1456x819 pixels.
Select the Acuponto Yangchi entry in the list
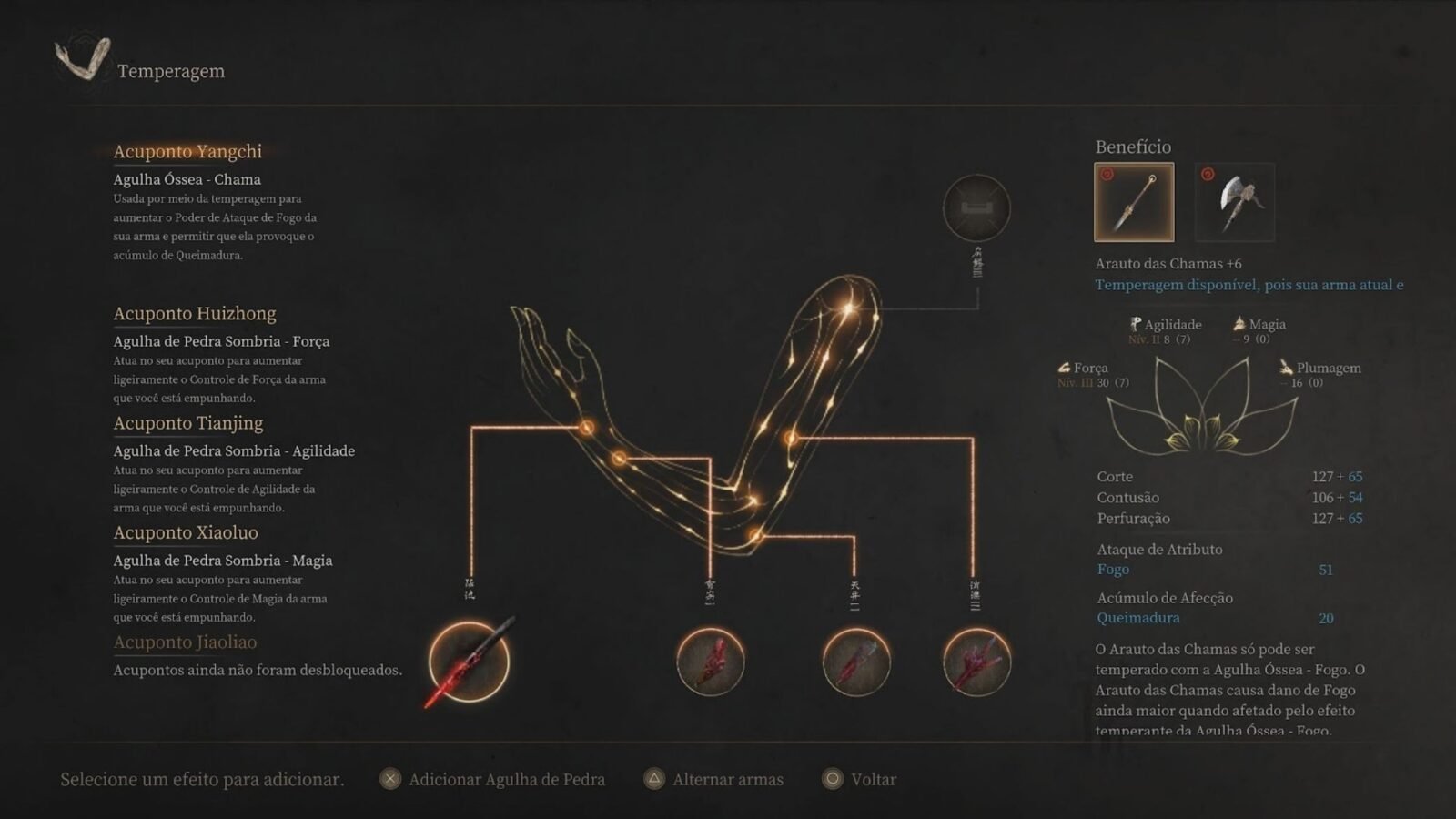187,152
